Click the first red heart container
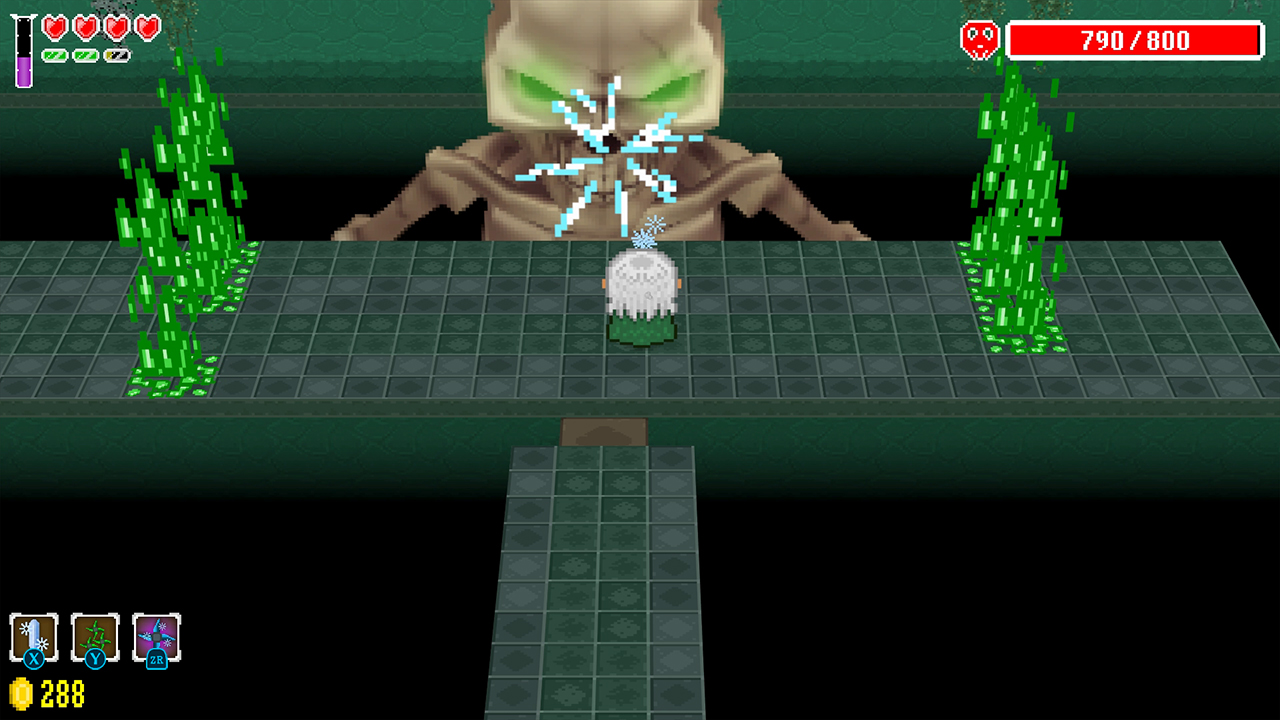 tap(55, 28)
